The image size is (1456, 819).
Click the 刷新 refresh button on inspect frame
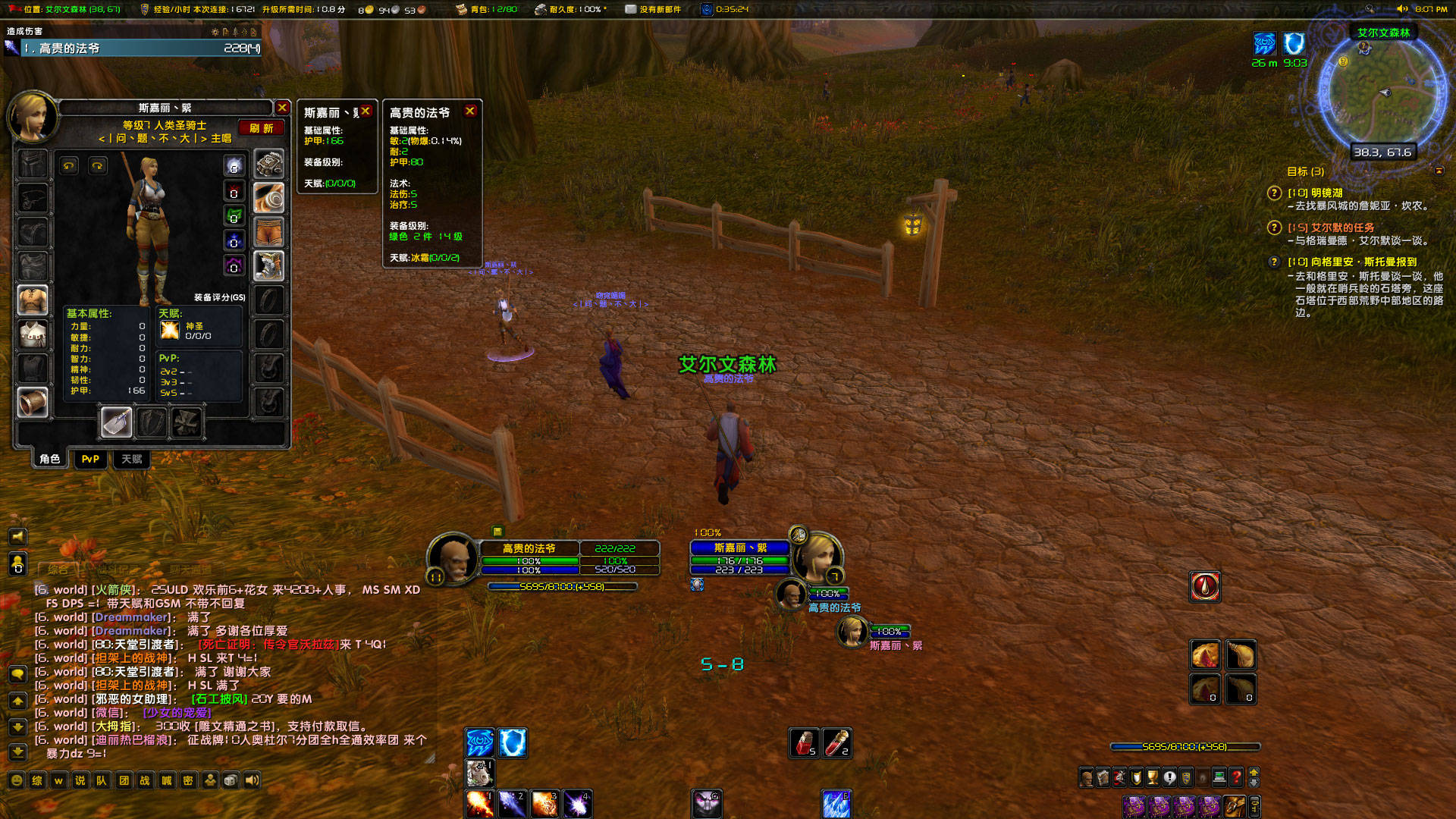(x=261, y=127)
